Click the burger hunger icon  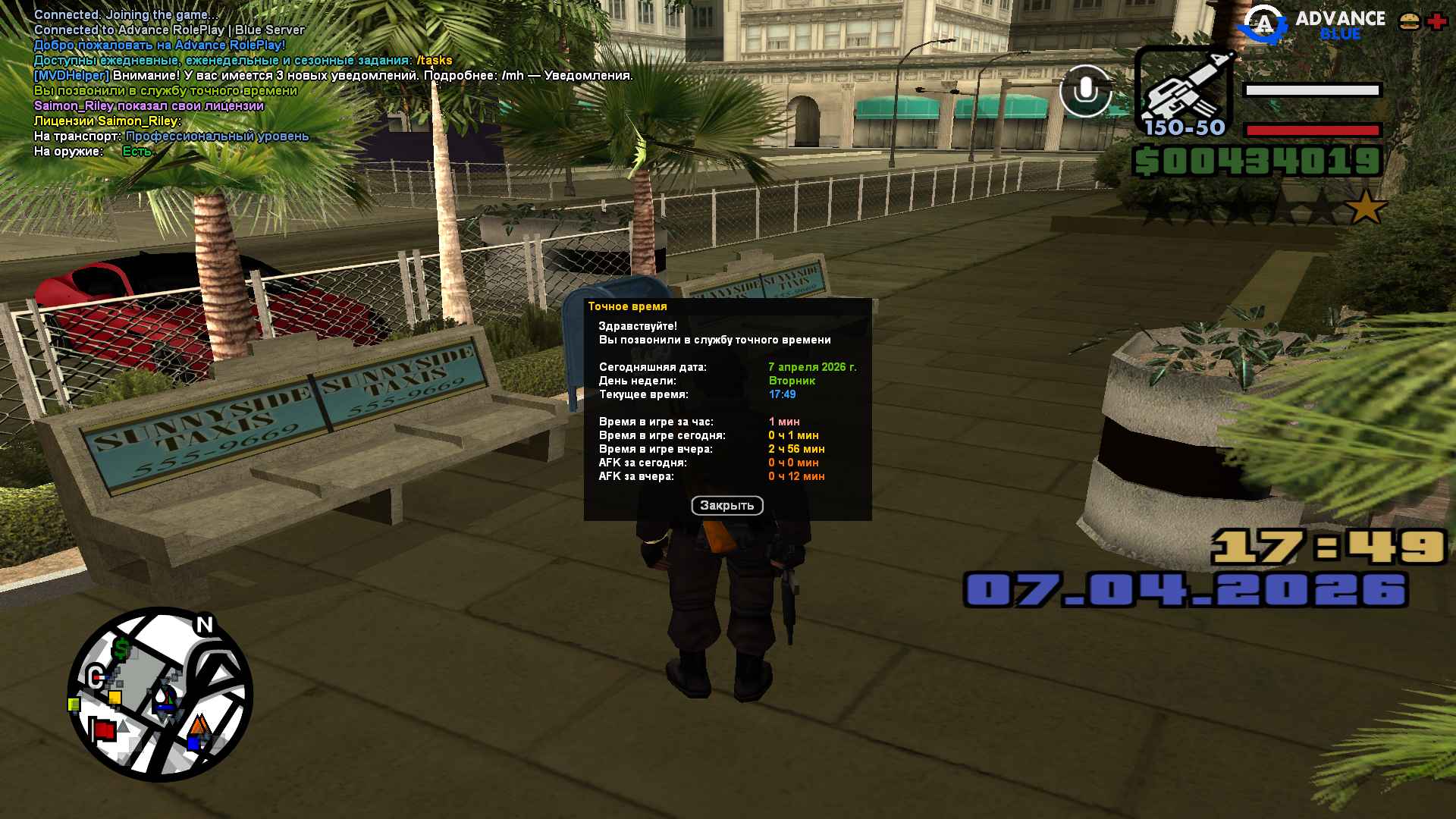[x=1410, y=22]
